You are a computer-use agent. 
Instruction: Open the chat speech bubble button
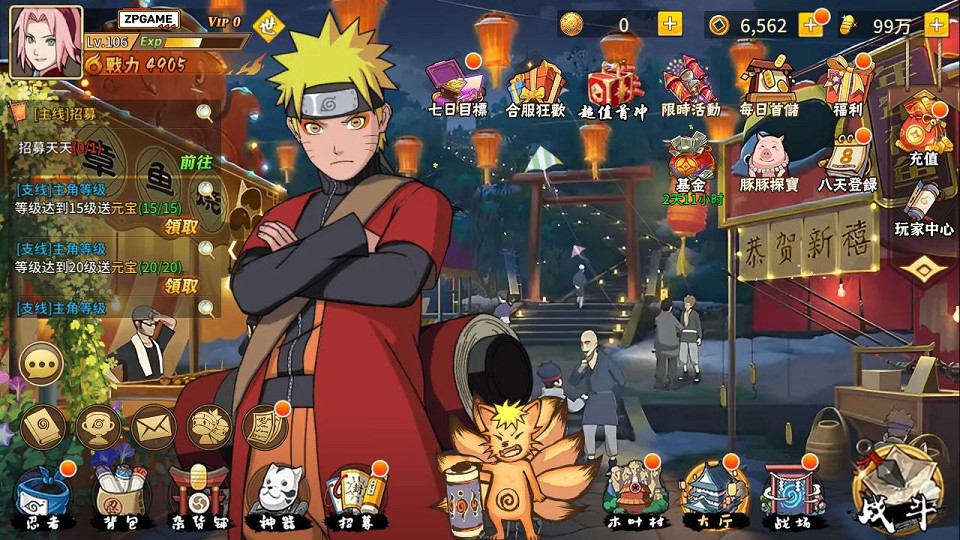click(42, 365)
